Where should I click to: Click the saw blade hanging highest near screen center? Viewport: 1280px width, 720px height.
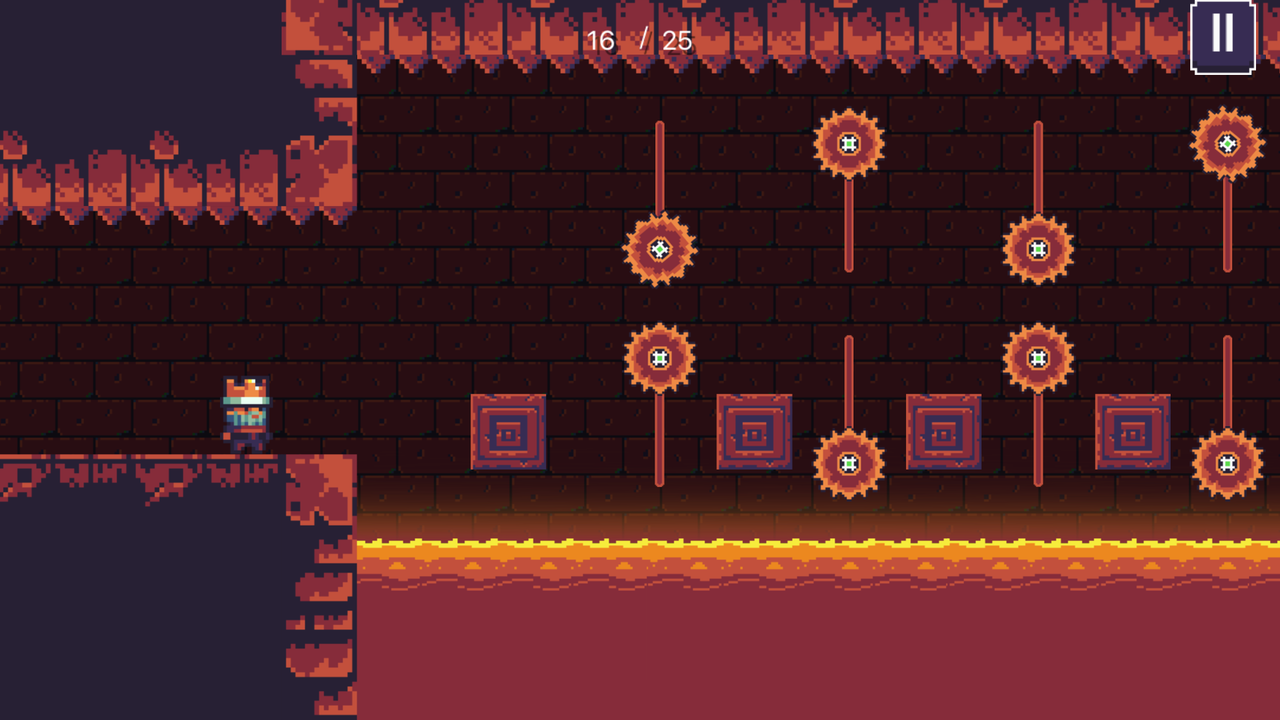(x=848, y=145)
